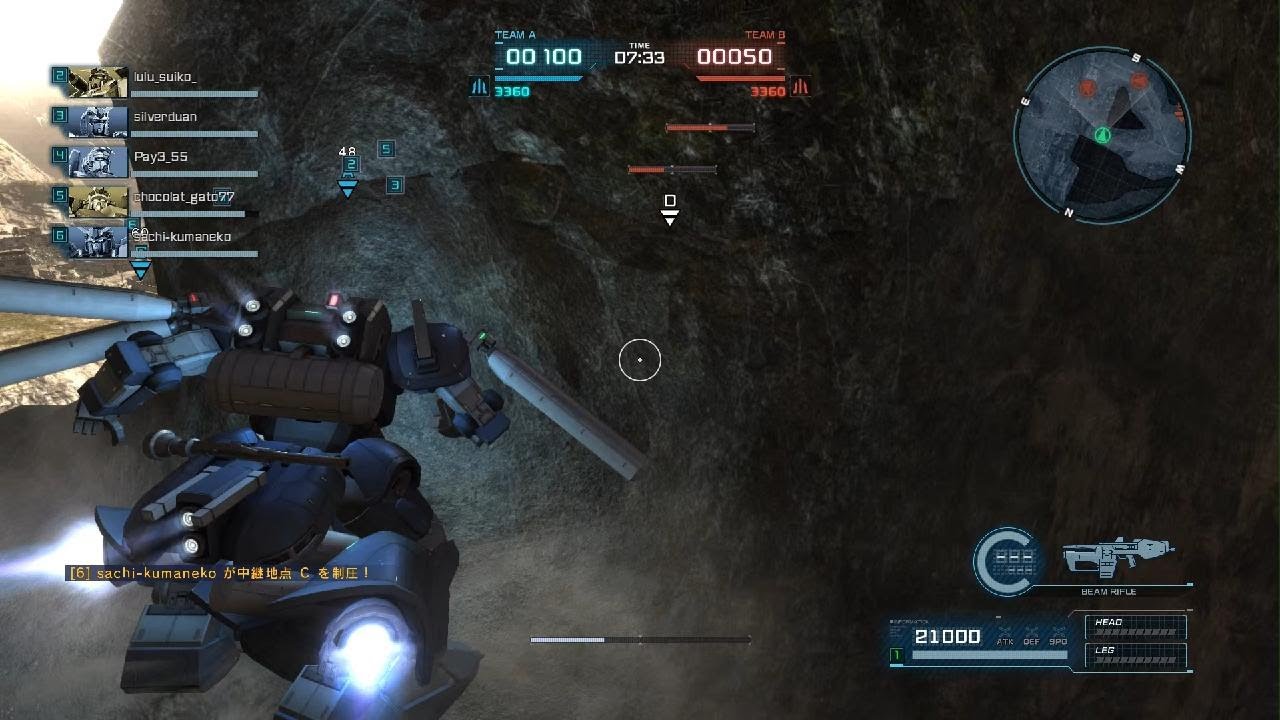
Task: Select the D waypoint marker
Action: pos(670,207)
